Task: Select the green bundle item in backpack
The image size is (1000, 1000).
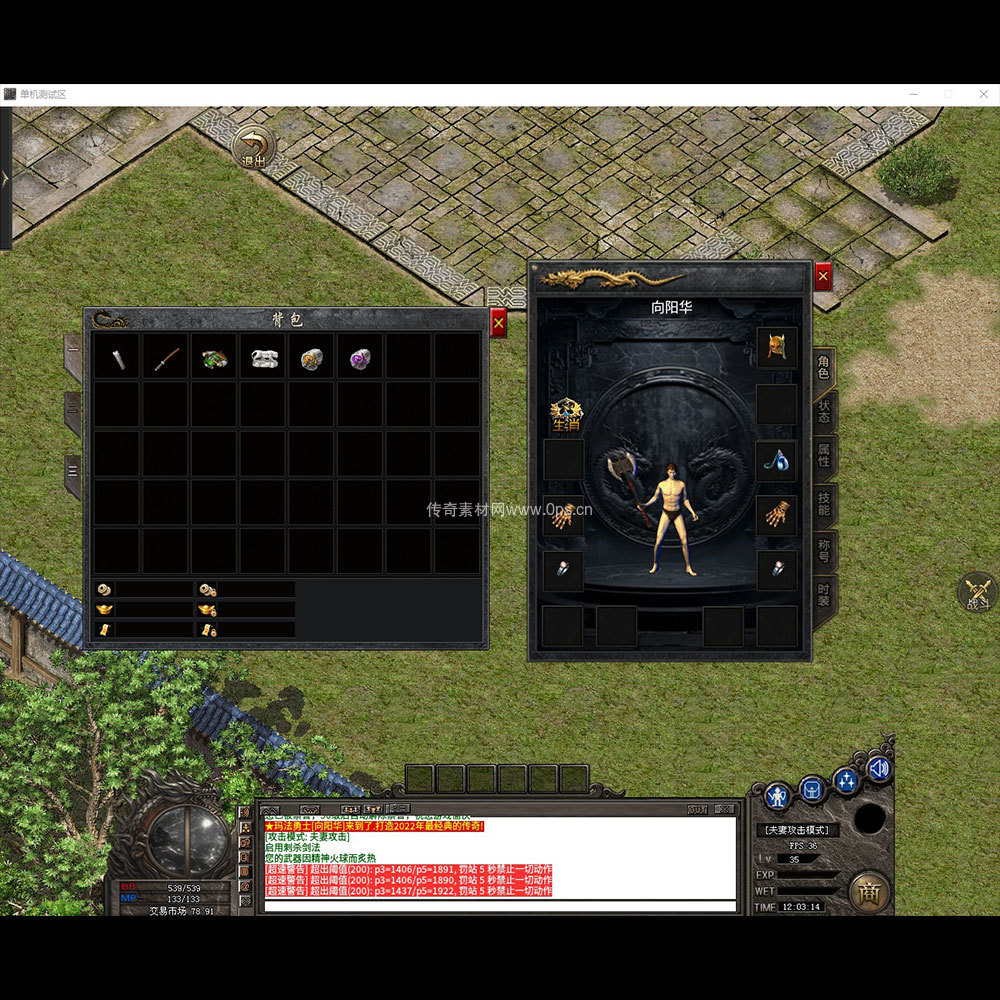Action: [x=215, y=359]
